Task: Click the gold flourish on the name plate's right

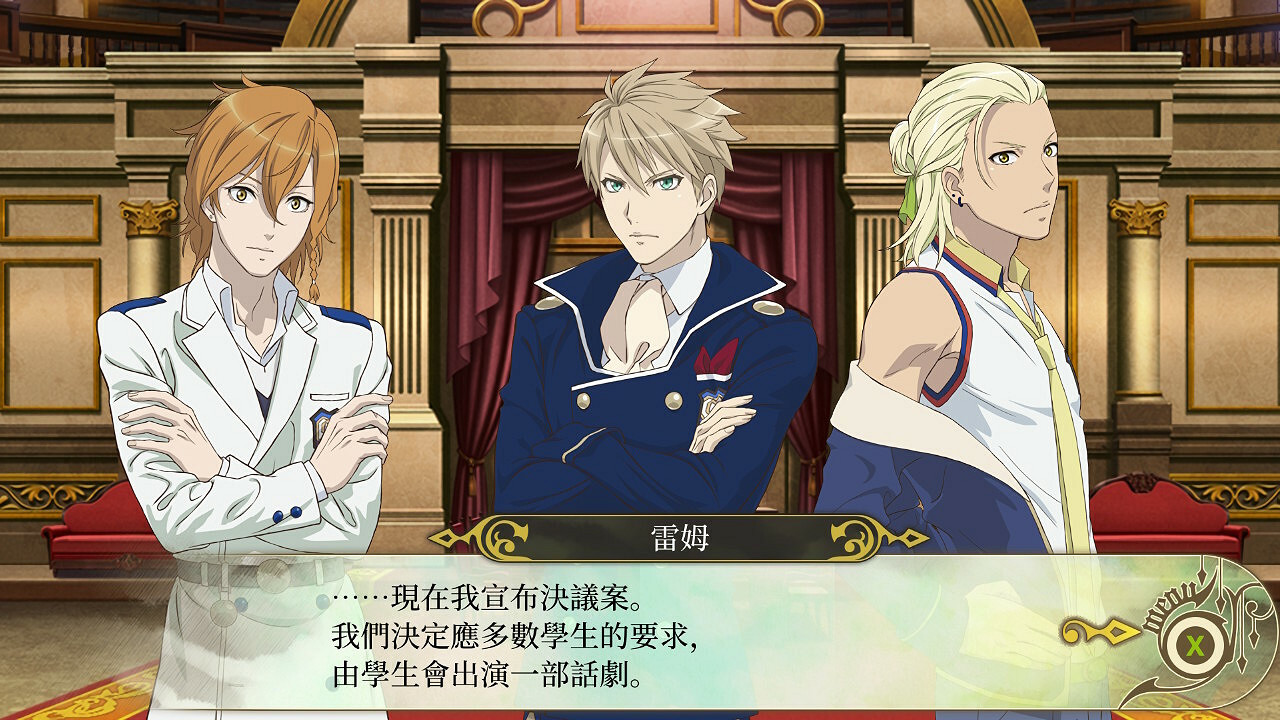Action: pyautogui.click(x=855, y=538)
